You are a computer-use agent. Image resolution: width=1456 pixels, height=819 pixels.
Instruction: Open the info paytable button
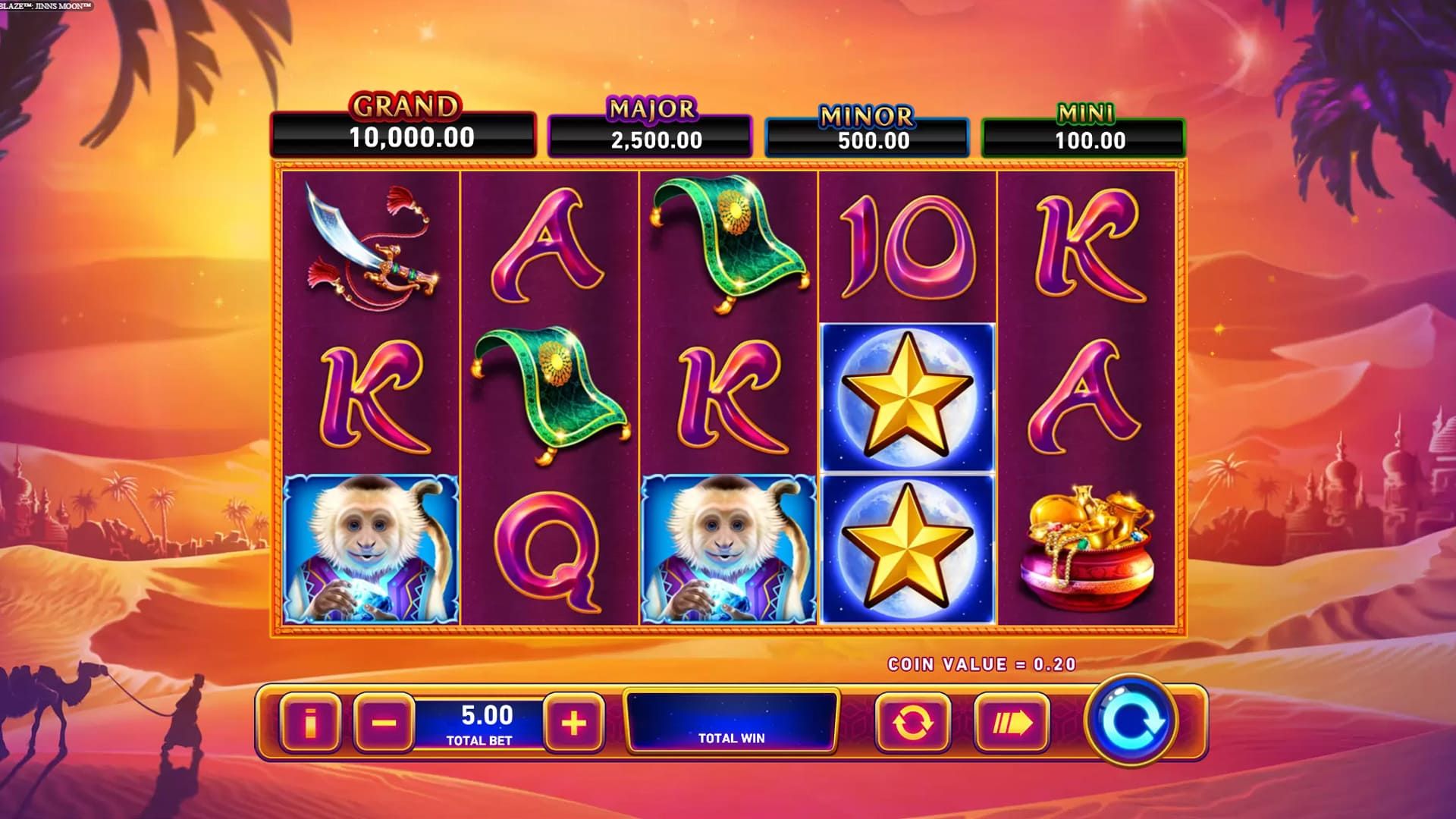click(309, 723)
